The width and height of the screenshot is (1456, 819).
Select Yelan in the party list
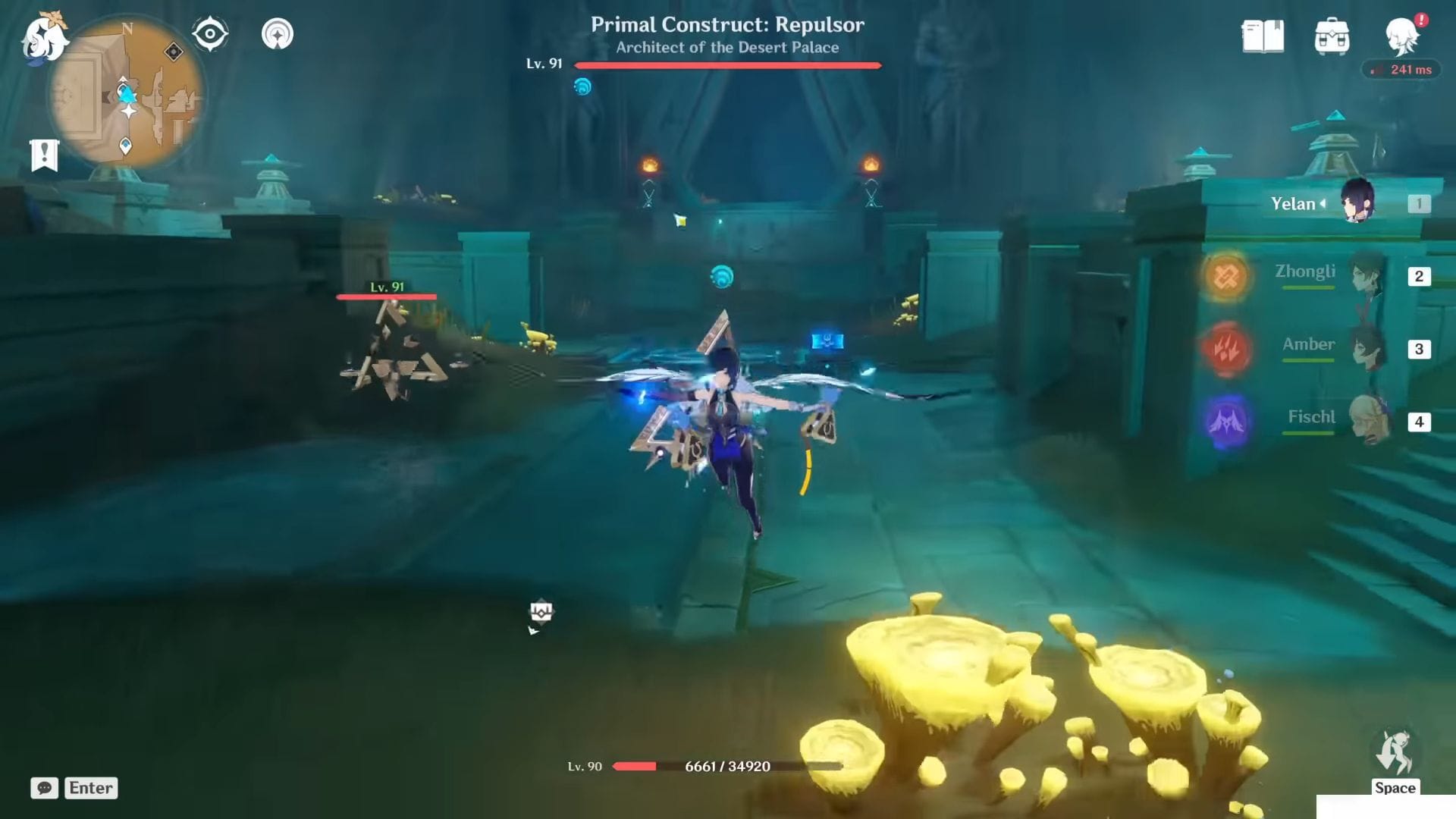[1357, 202]
